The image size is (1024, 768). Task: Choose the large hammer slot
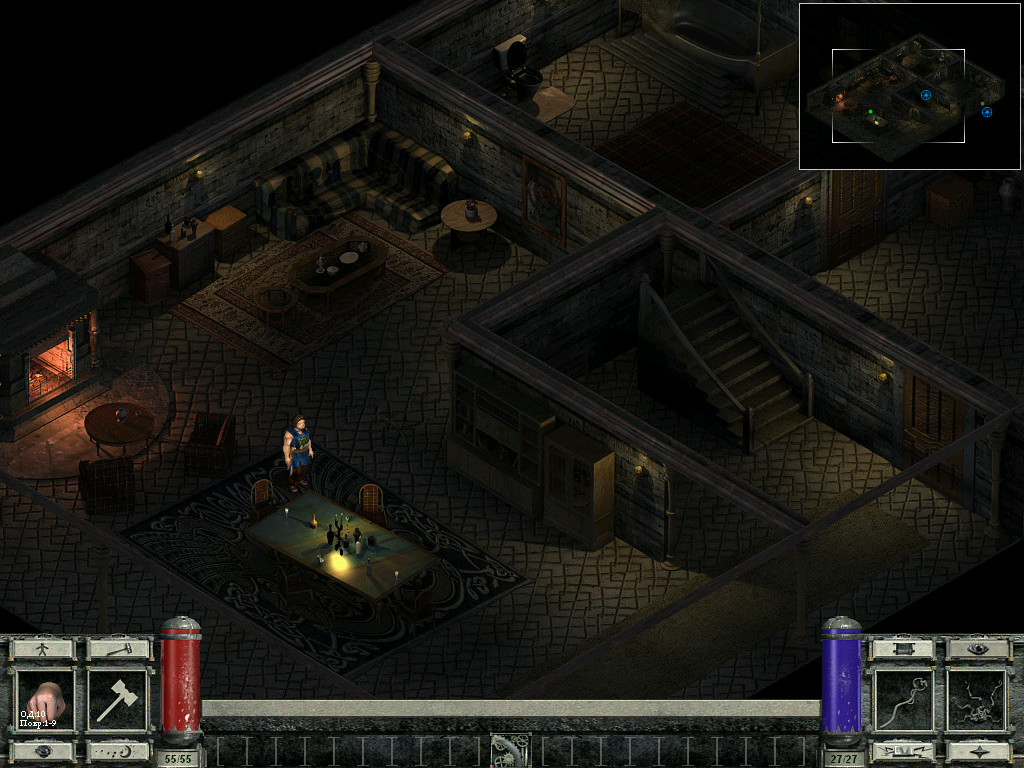[x=118, y=700]
